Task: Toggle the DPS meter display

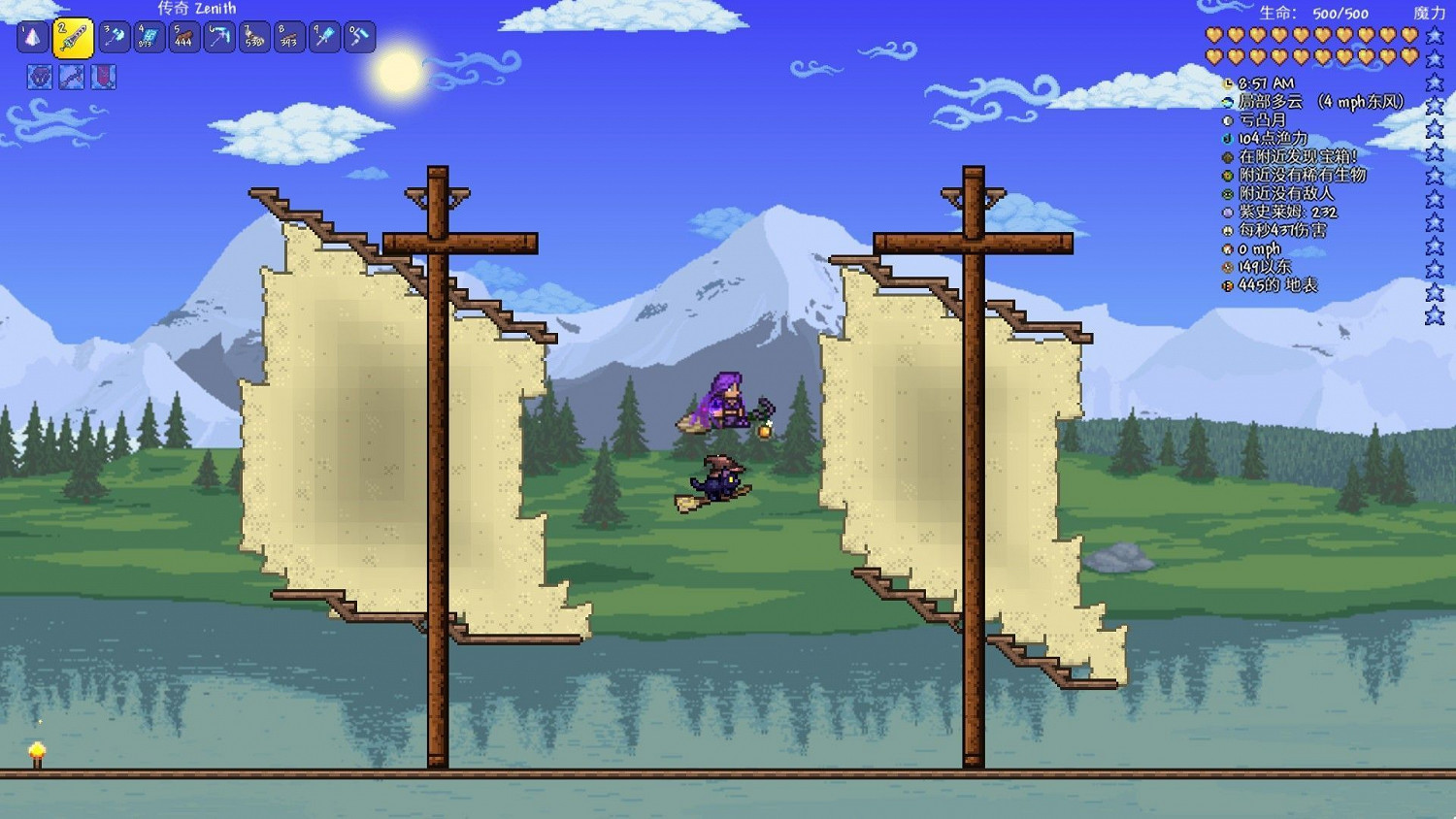Action: (1228, 229)
